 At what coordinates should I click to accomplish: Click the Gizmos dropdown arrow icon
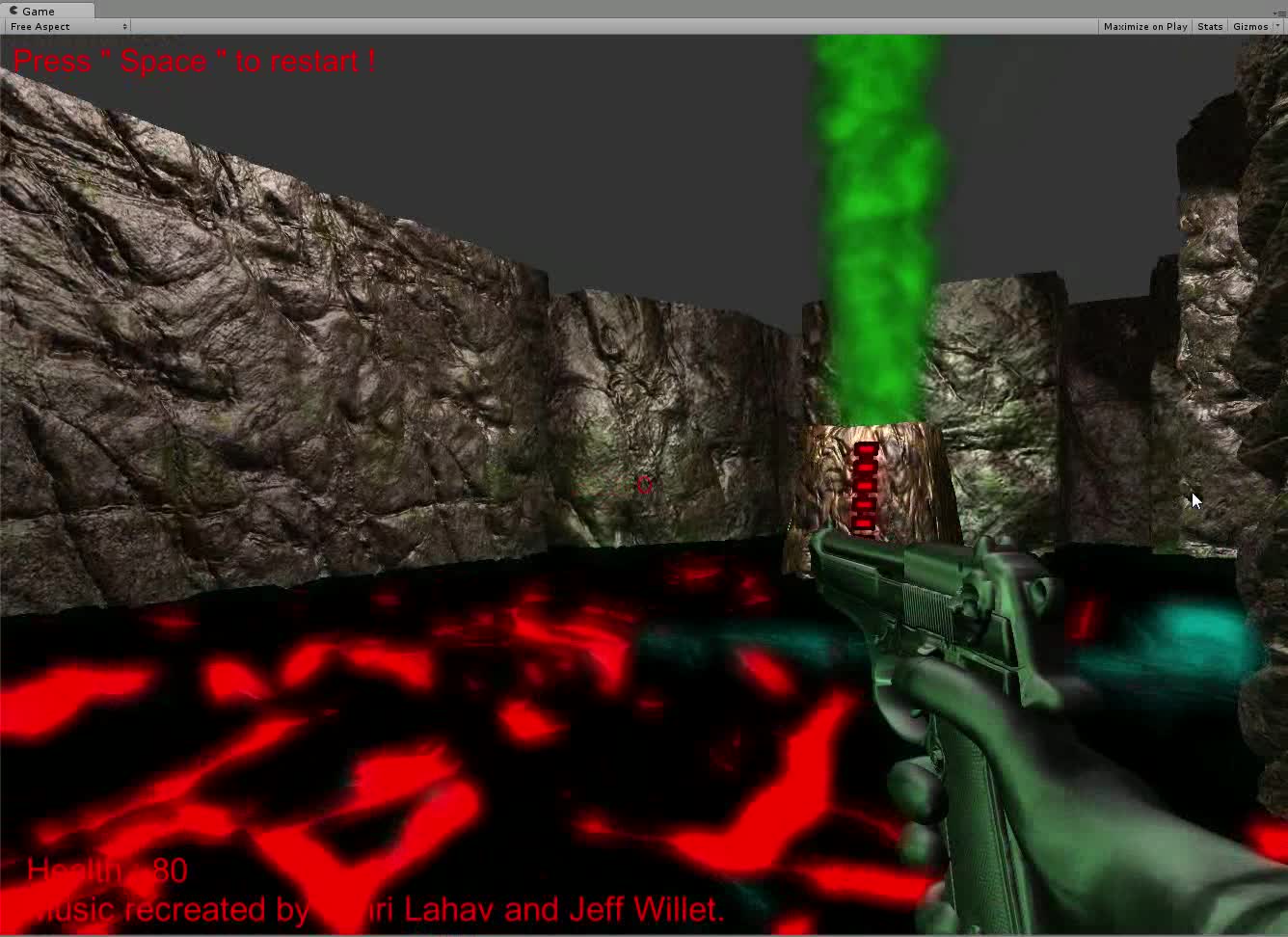pyautogui.click(x=1276, y=26)
